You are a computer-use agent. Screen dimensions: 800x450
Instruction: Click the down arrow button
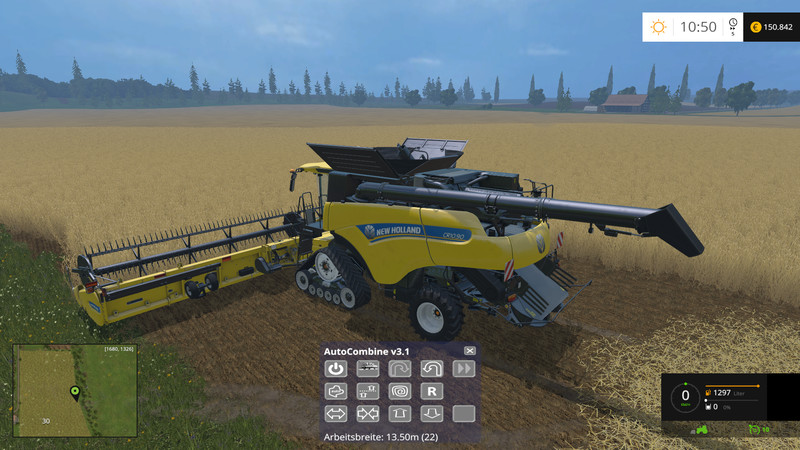[432, 413]
